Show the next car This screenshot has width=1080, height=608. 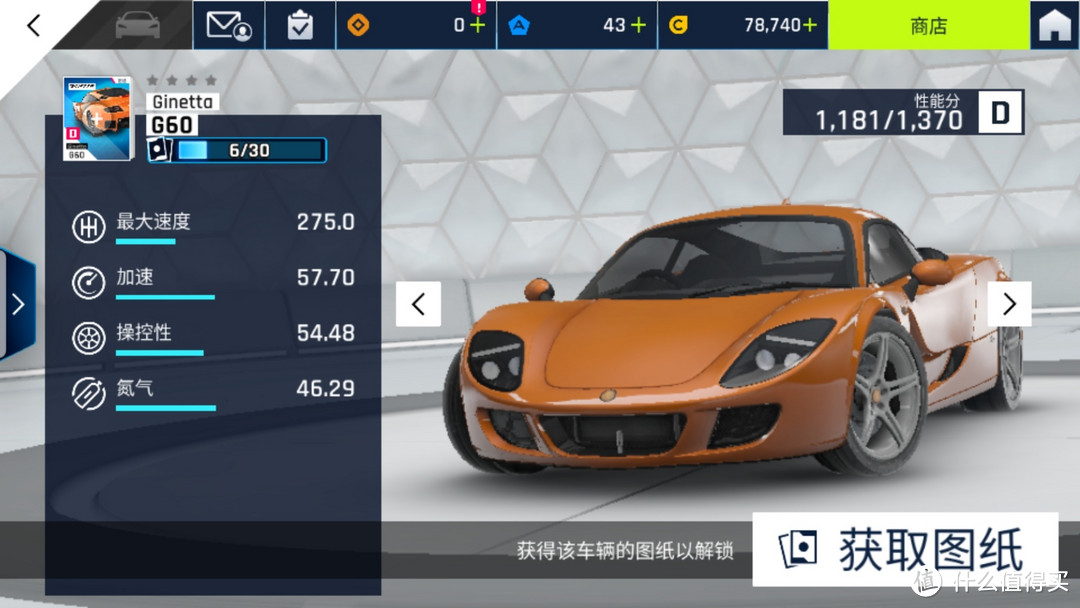(x=1009, y=304)
